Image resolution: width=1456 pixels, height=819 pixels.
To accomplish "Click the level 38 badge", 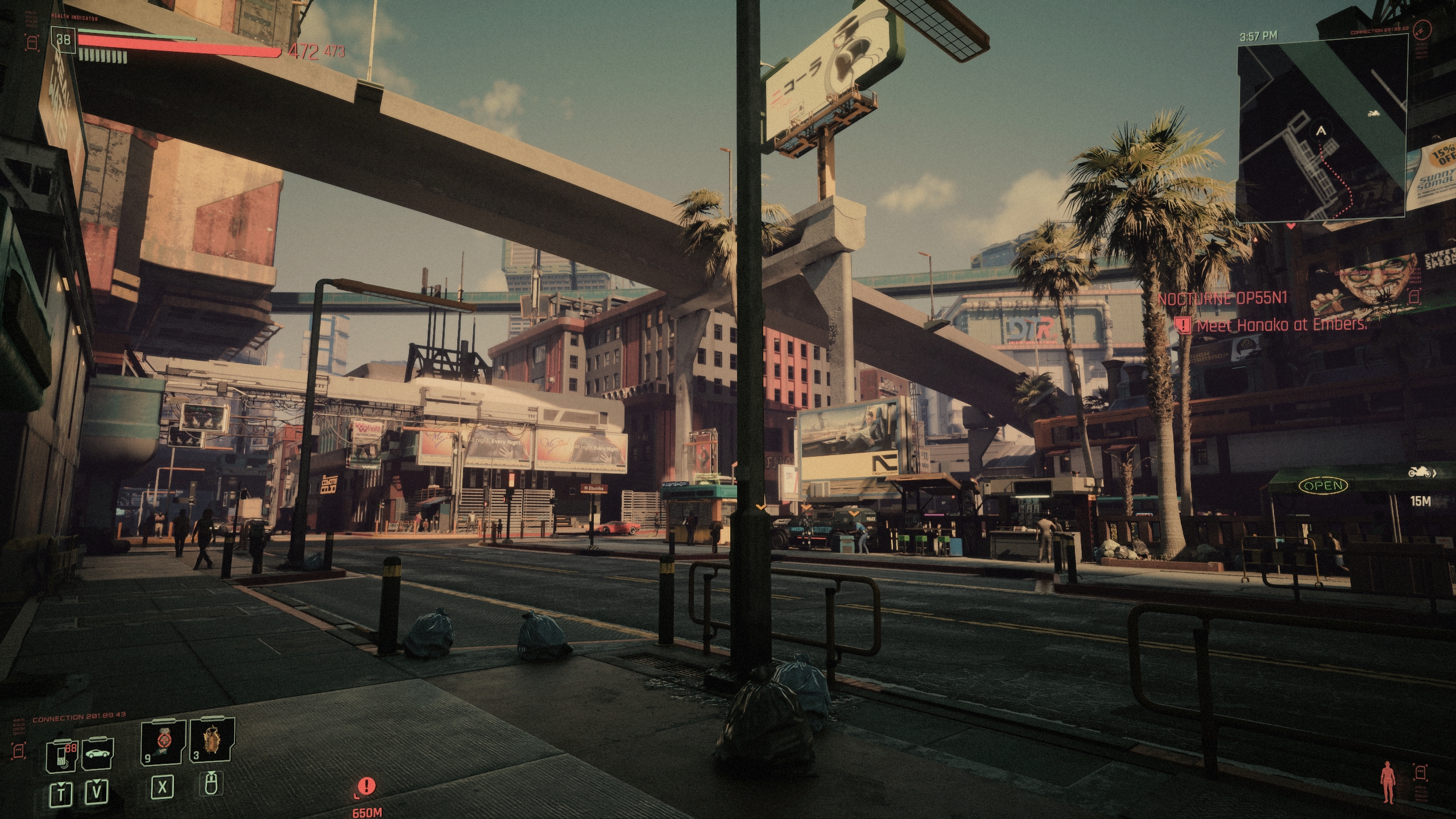I will [x=63, y=39].
